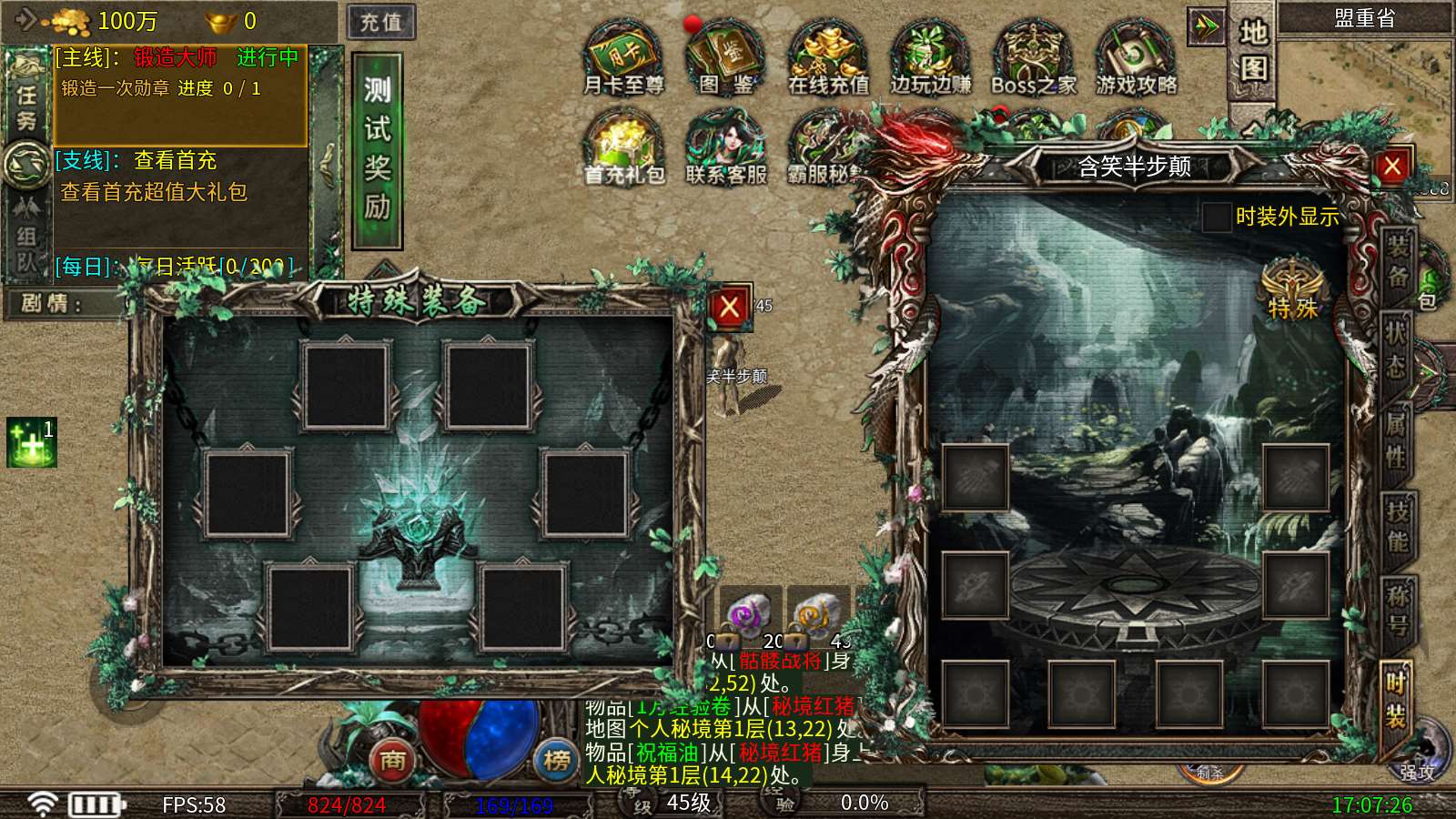
Task: Open the 游戏攻略 guide icon
Action: [1136, 59]
